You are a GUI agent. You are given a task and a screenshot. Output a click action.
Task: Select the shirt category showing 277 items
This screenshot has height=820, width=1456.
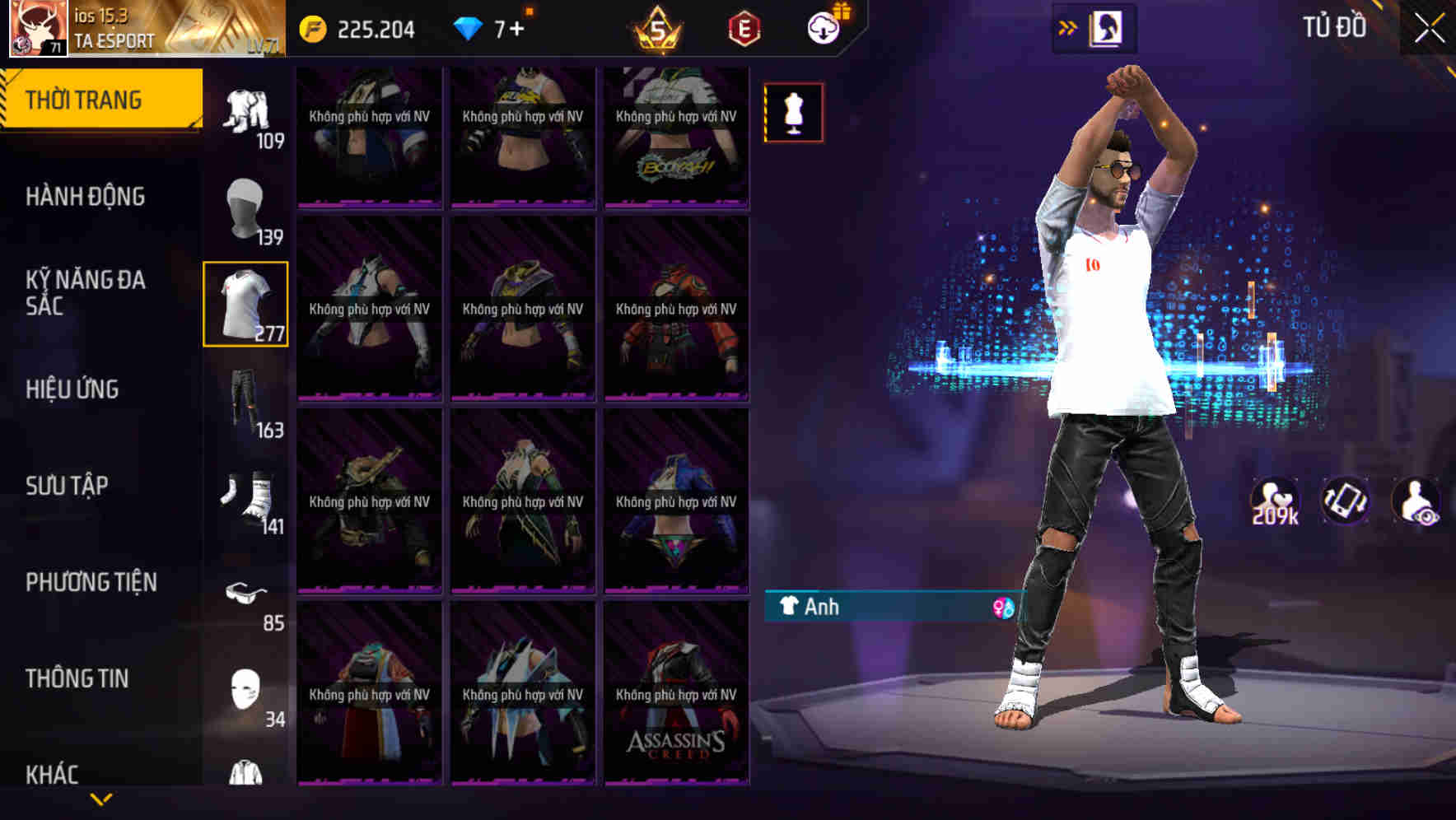pos(246,304)
